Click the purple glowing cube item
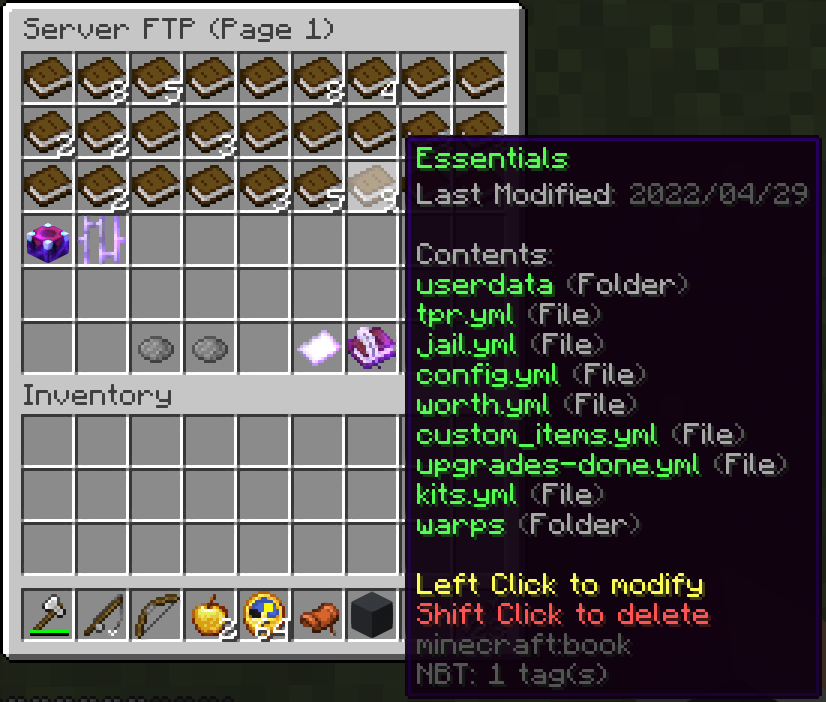The image size is (826, 702). [48, 240]
